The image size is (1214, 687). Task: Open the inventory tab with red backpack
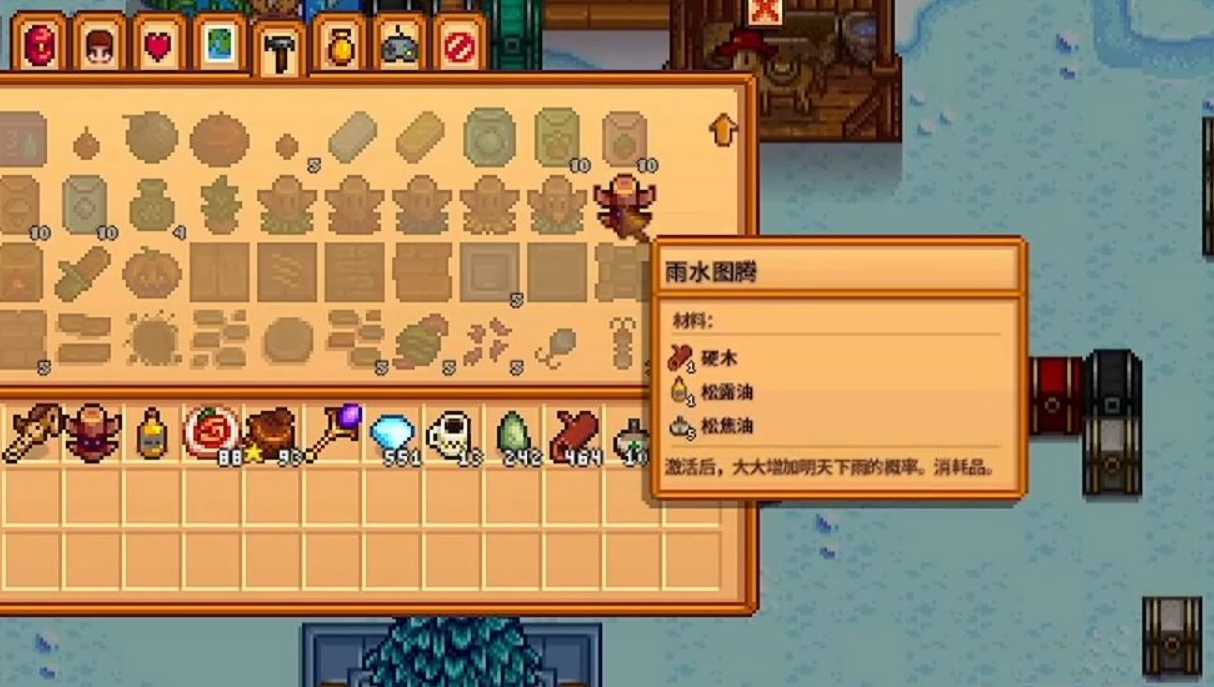[x=40, y=45]
